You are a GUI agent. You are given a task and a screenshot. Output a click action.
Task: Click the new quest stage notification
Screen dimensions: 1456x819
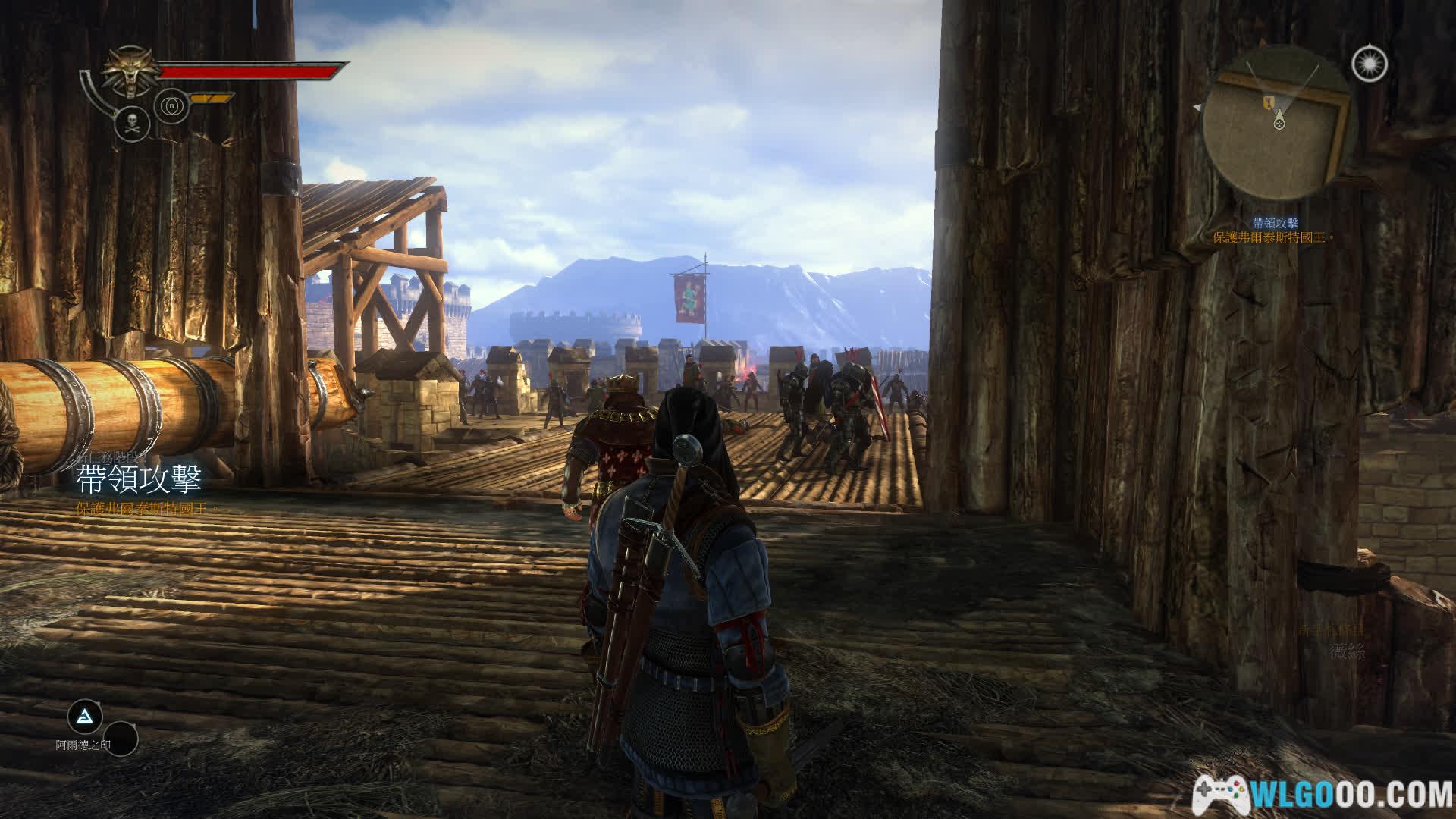pyautogui.click(x=140, y=482)
